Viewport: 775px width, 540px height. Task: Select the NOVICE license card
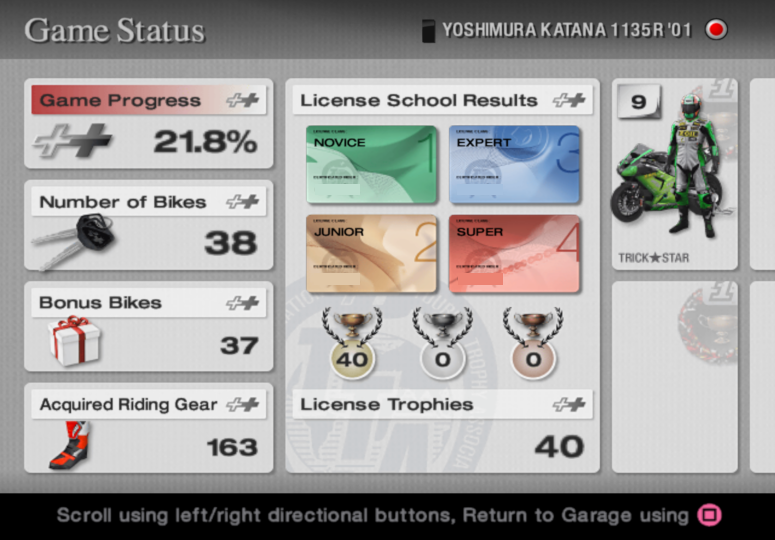(x=372, y=164)
